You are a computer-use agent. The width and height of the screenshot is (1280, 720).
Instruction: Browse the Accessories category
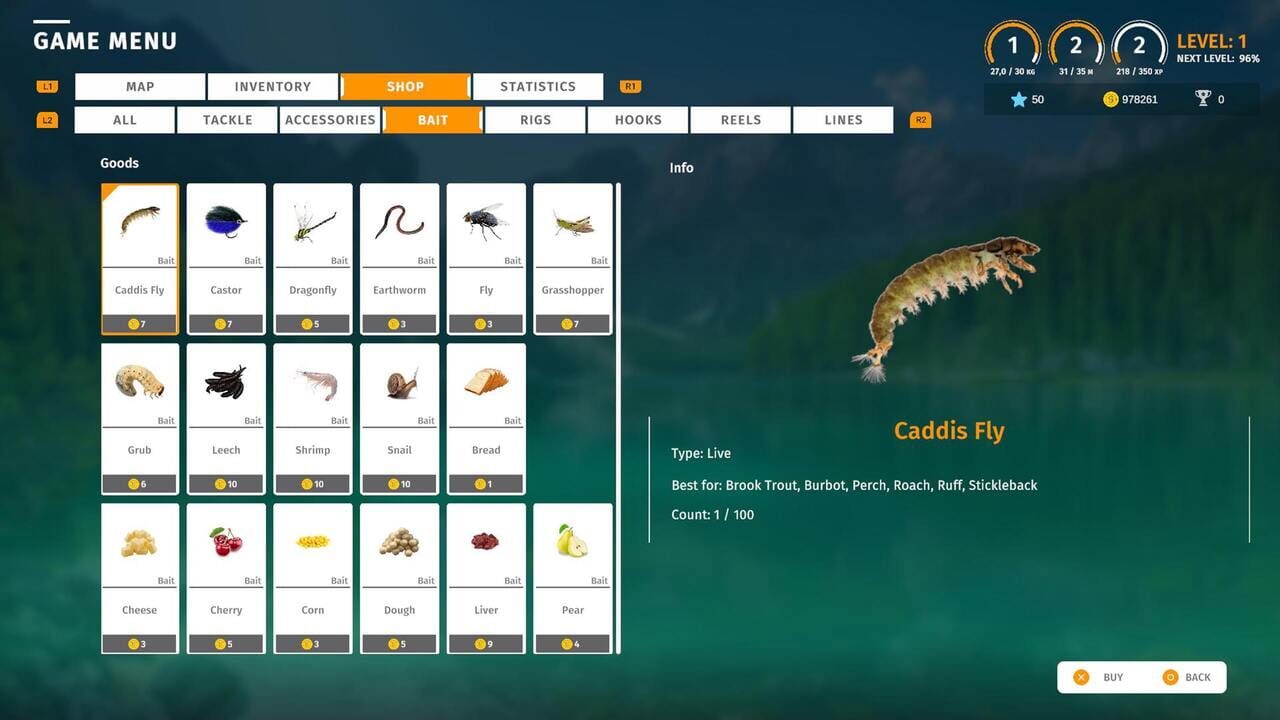coord(330,120)
